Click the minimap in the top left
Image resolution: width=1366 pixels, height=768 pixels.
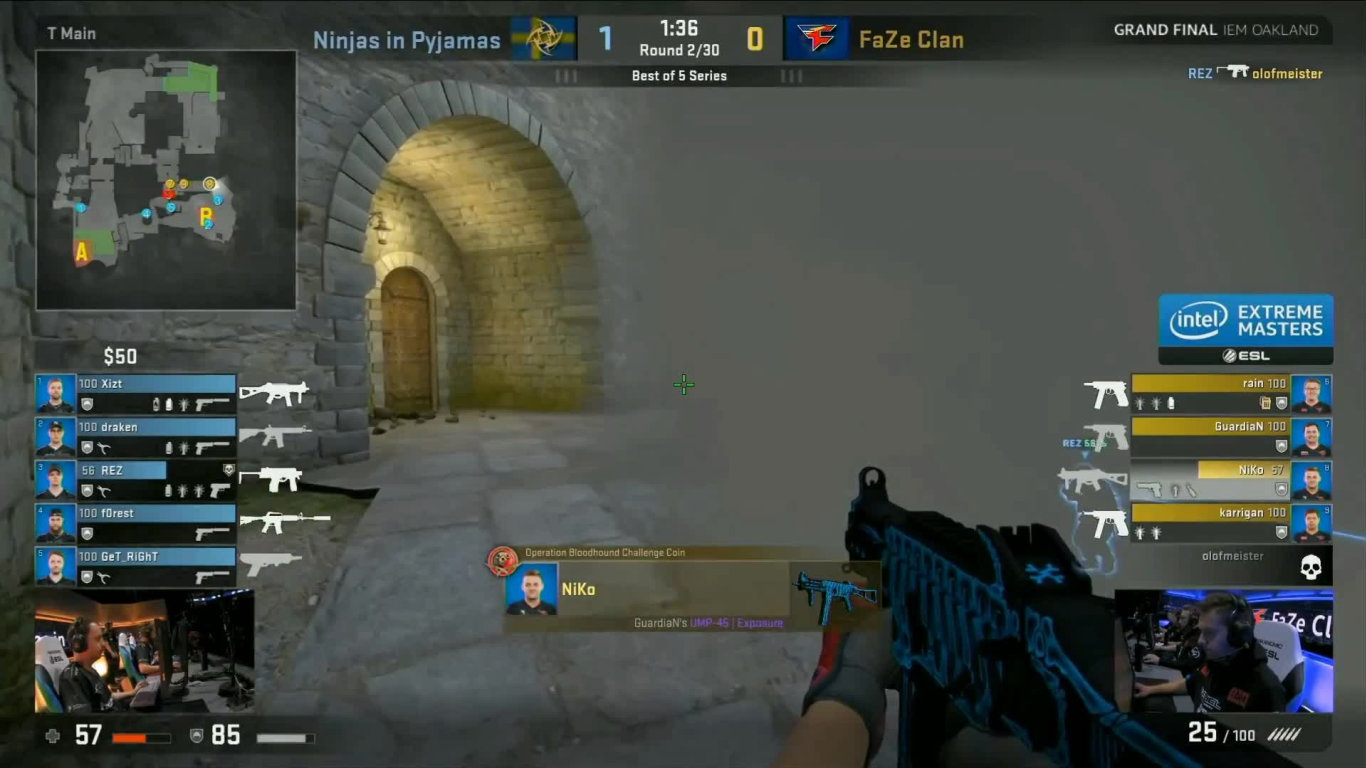pyautogui.click(x=165, y=182)
